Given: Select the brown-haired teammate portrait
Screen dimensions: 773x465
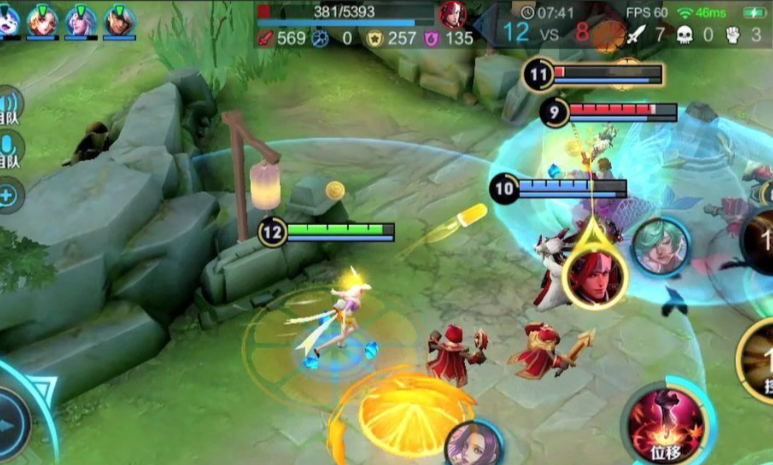Looking at the screenshot, I should (120, 20).
